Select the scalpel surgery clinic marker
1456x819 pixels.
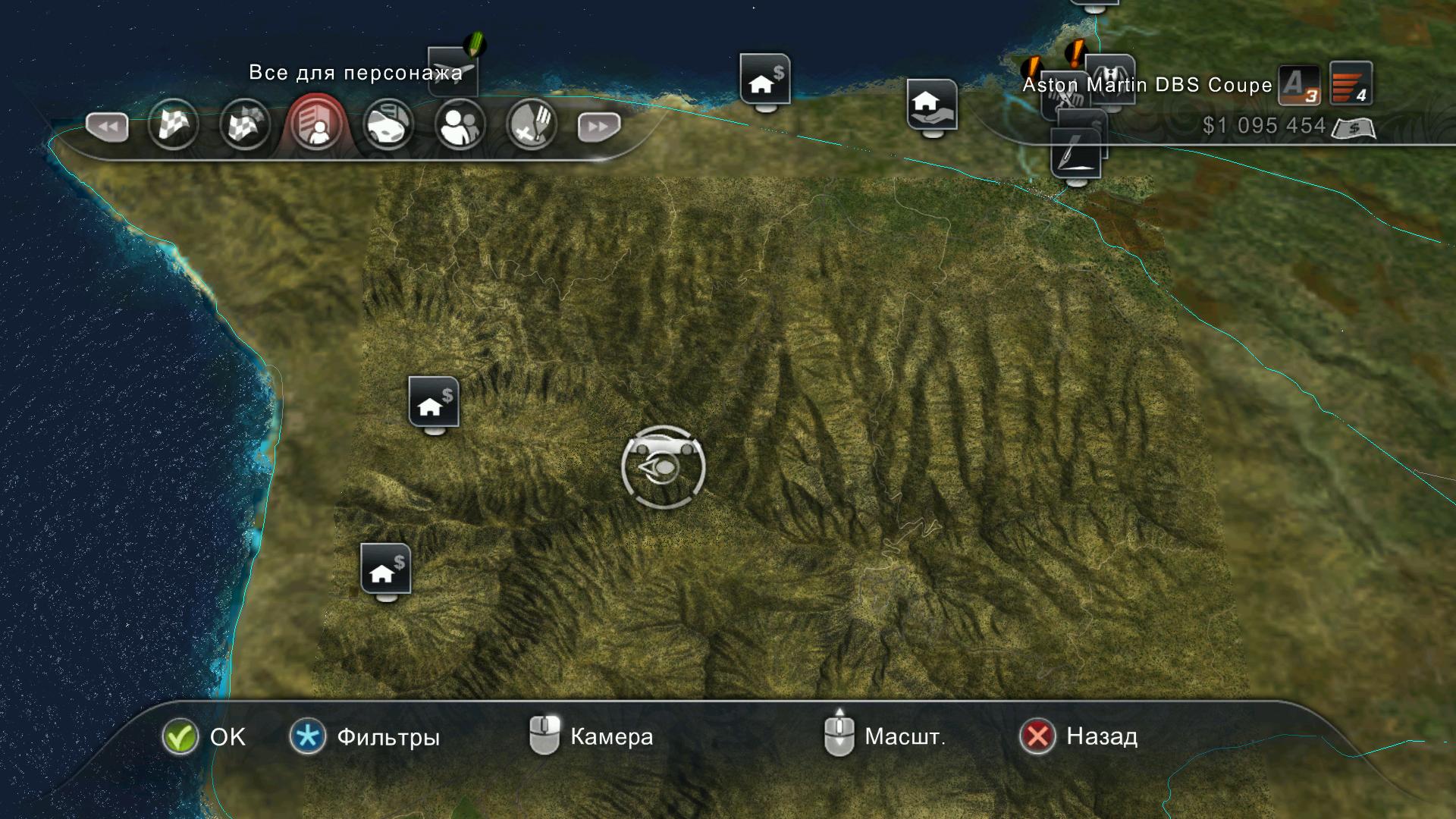pyautogui.click(x=1075, y=153)
